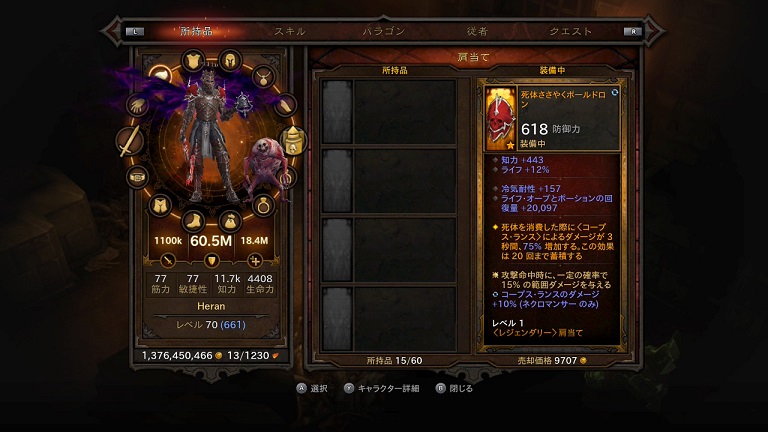The height and width of the screenshot is (432, 768).
Task: Go to the クエスト tab
Action: [x=571, y=31]
